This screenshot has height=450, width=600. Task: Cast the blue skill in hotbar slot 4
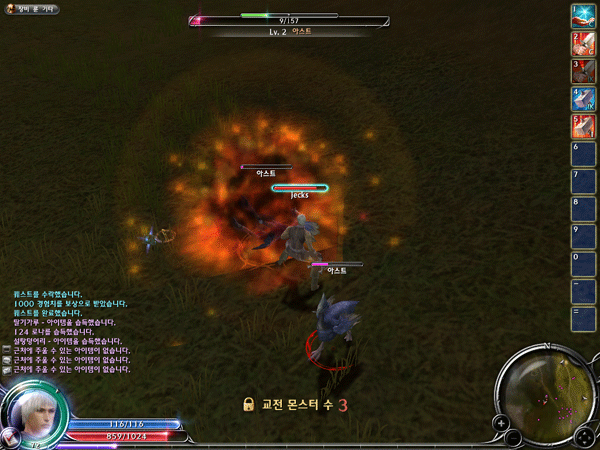click(583, 99)
